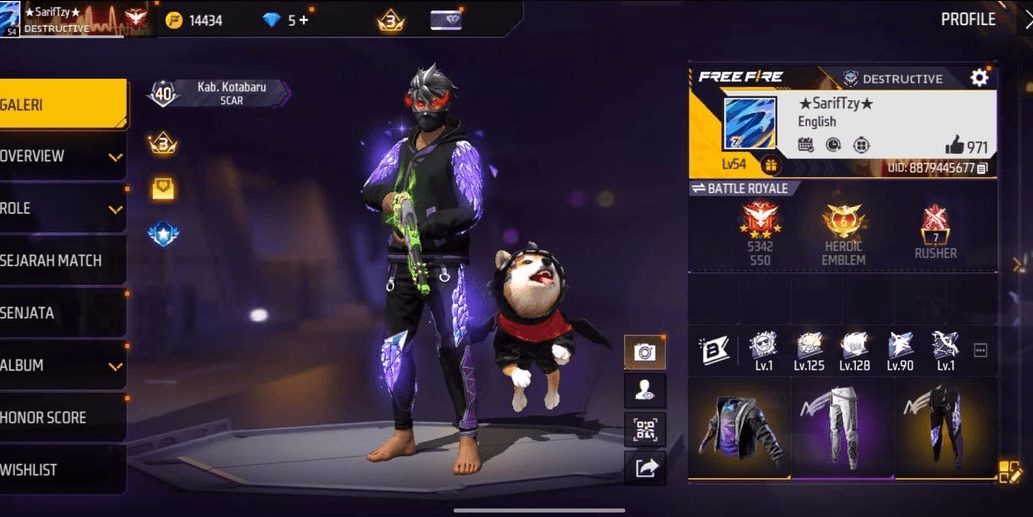This screenshot has height=517, width=1033.
Task: Open the QR code scanner button
Action: click(x=645, y=430)
